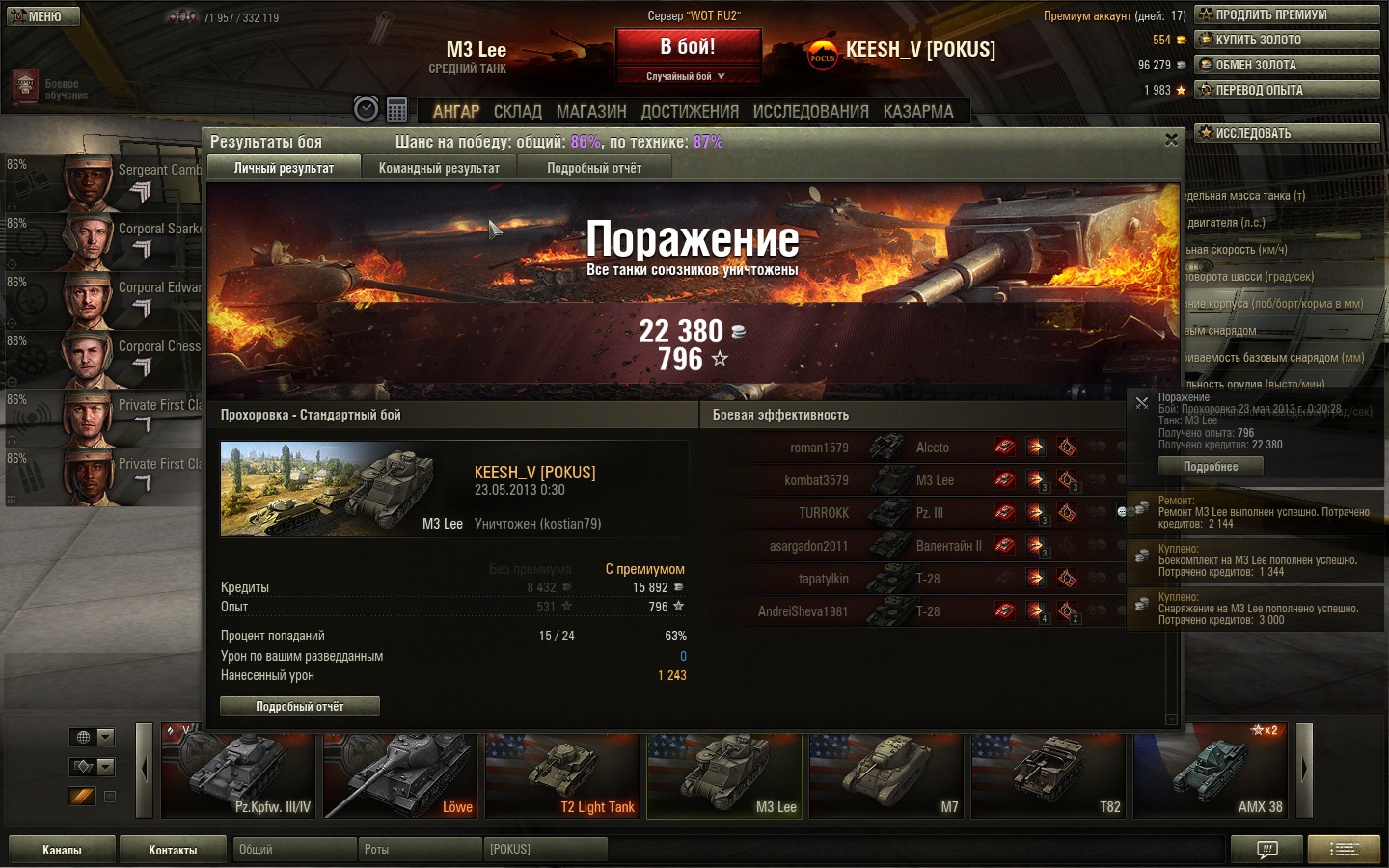
Task: Start battle with the В бой! button
Action: pos(688,47)
